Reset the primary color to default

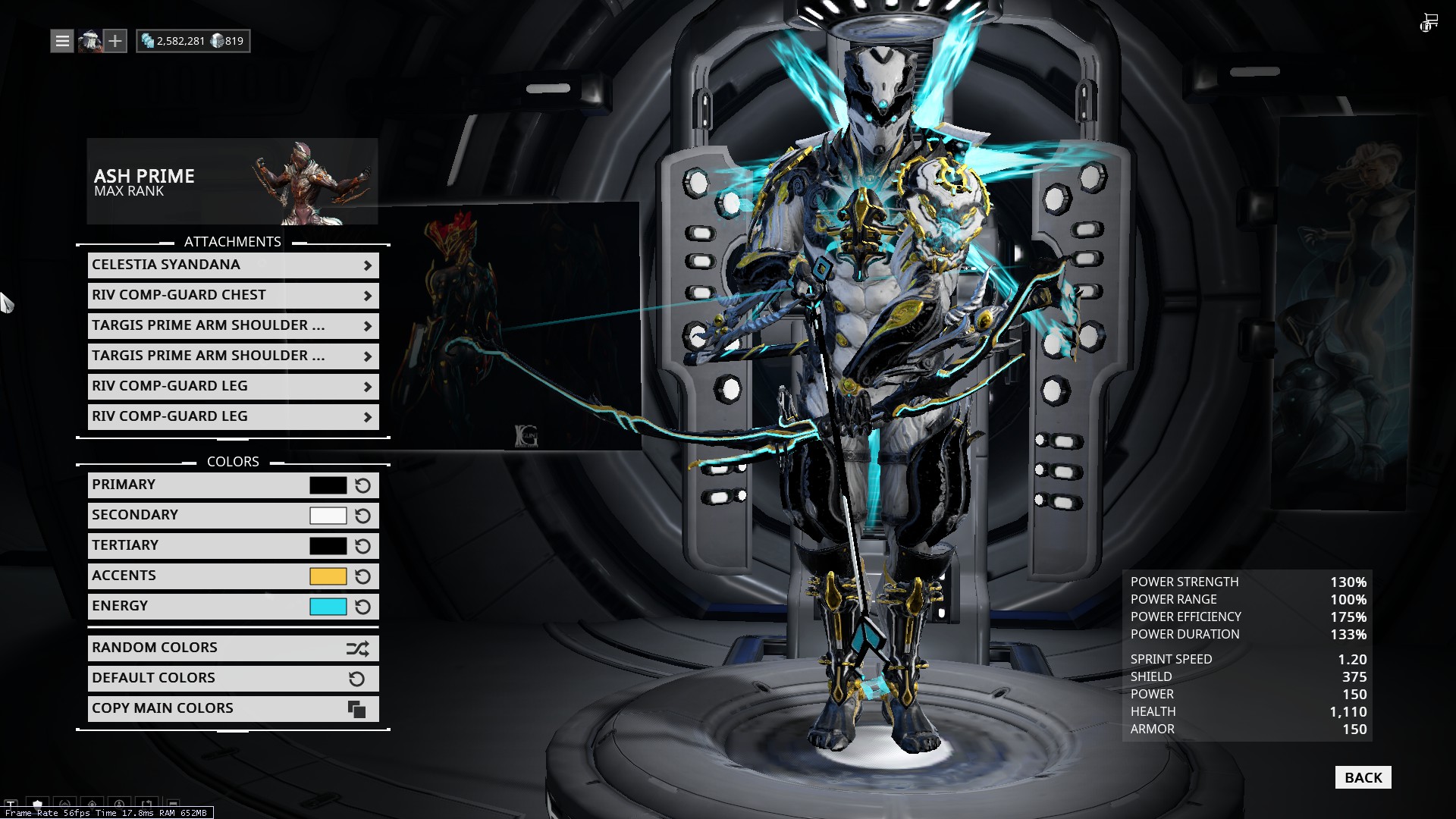(363, 485)
